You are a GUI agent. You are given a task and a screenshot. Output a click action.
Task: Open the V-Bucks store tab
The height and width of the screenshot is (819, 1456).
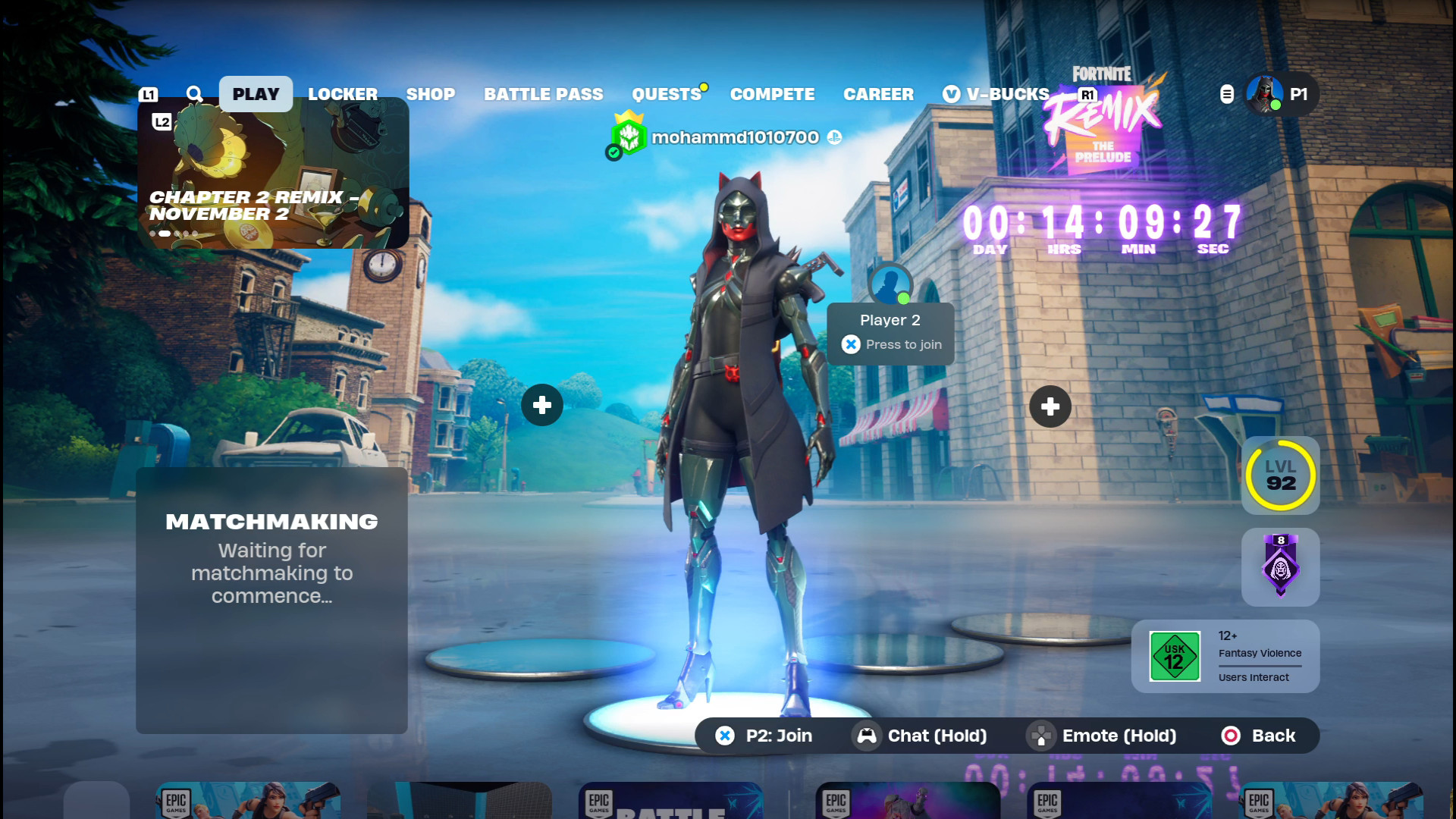(x=996, y=94)
